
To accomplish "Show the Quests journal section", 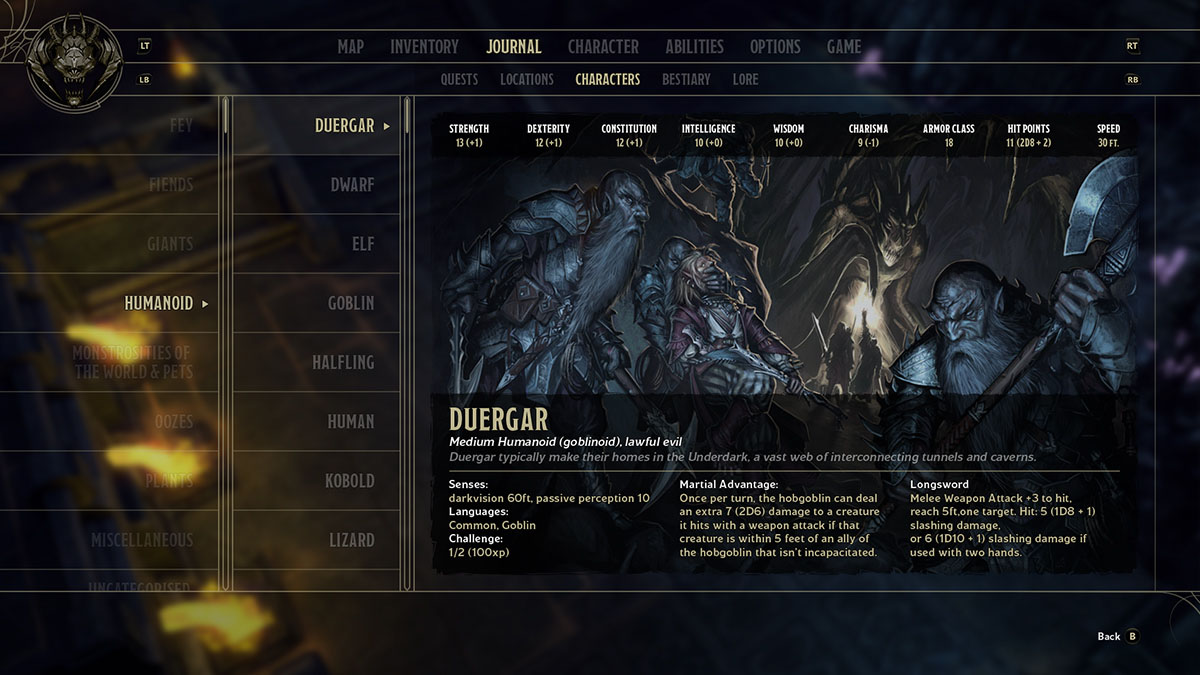I will 459,80.
